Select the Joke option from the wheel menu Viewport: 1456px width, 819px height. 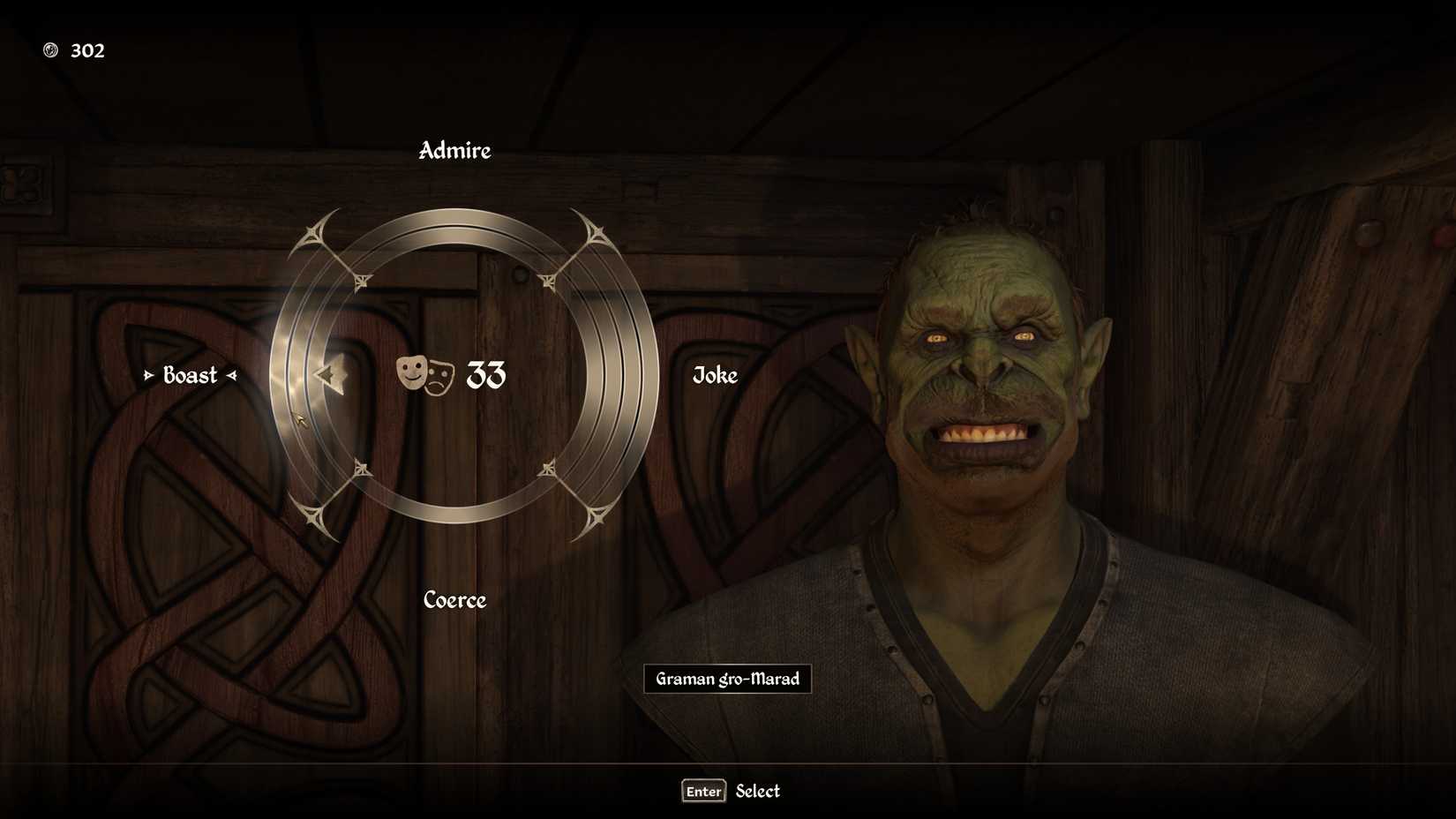[714, 376]
